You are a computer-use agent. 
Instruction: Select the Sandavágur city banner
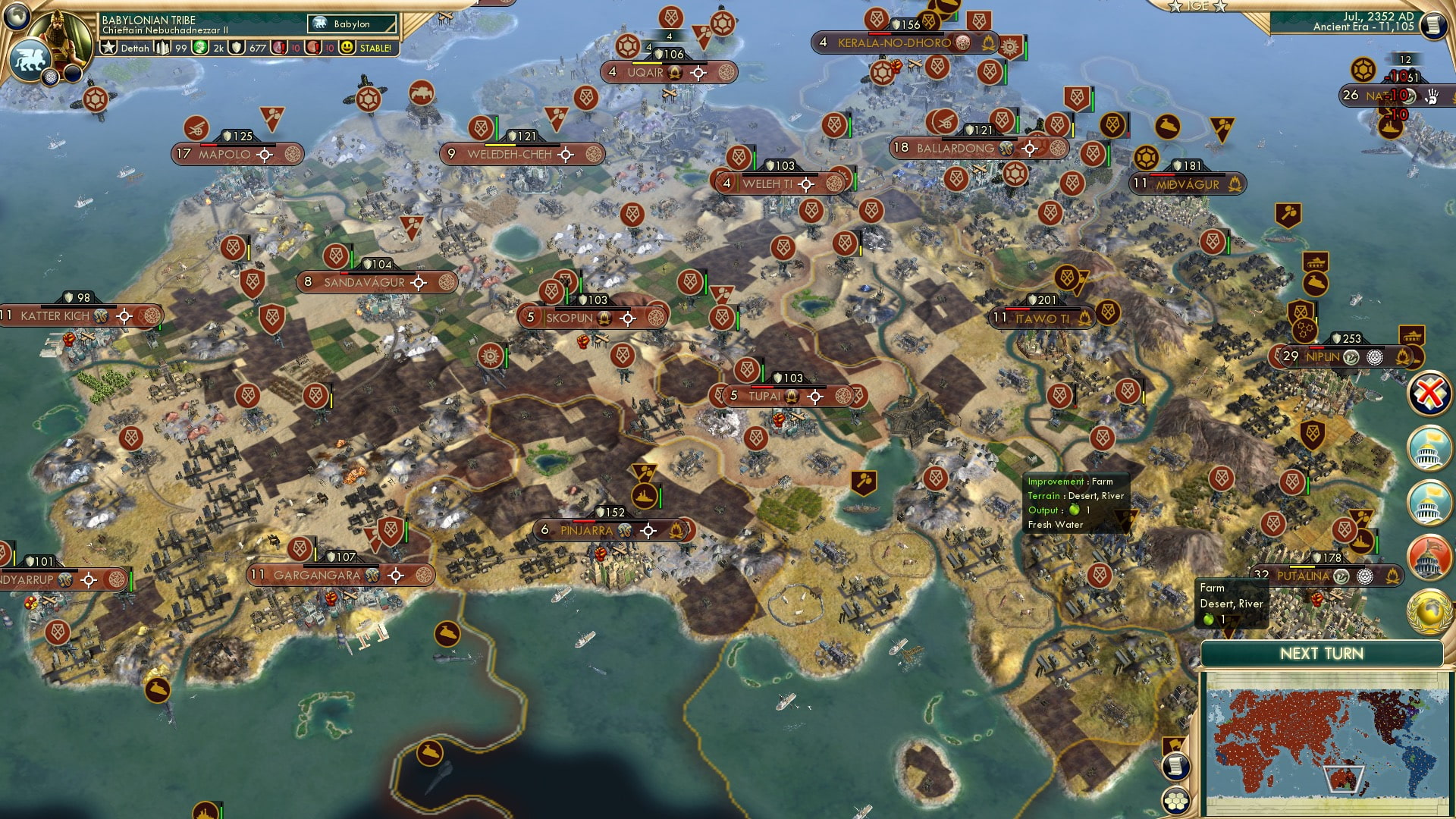(364, 283)
